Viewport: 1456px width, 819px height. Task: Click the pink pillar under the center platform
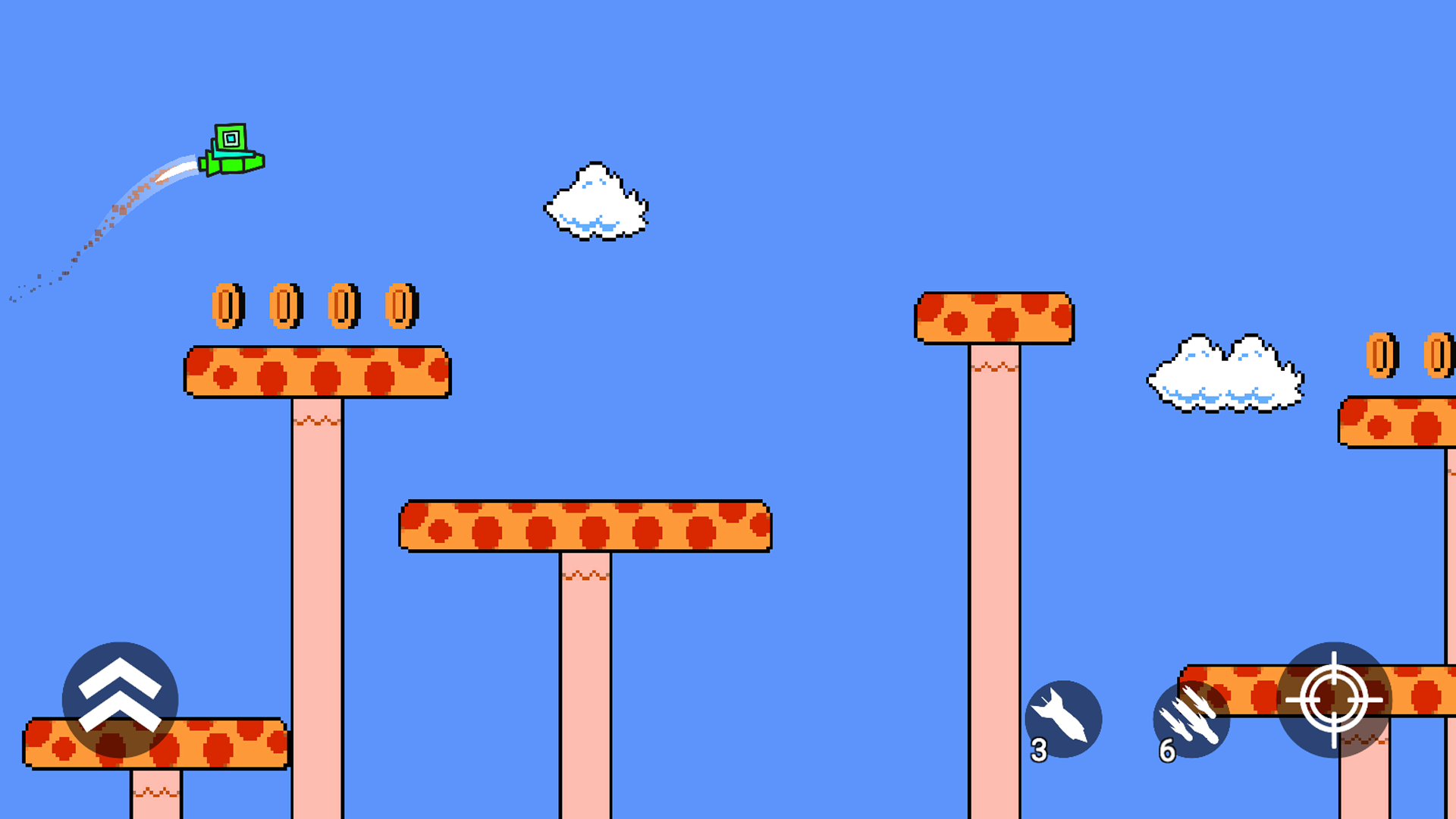[x=585, y=667]
